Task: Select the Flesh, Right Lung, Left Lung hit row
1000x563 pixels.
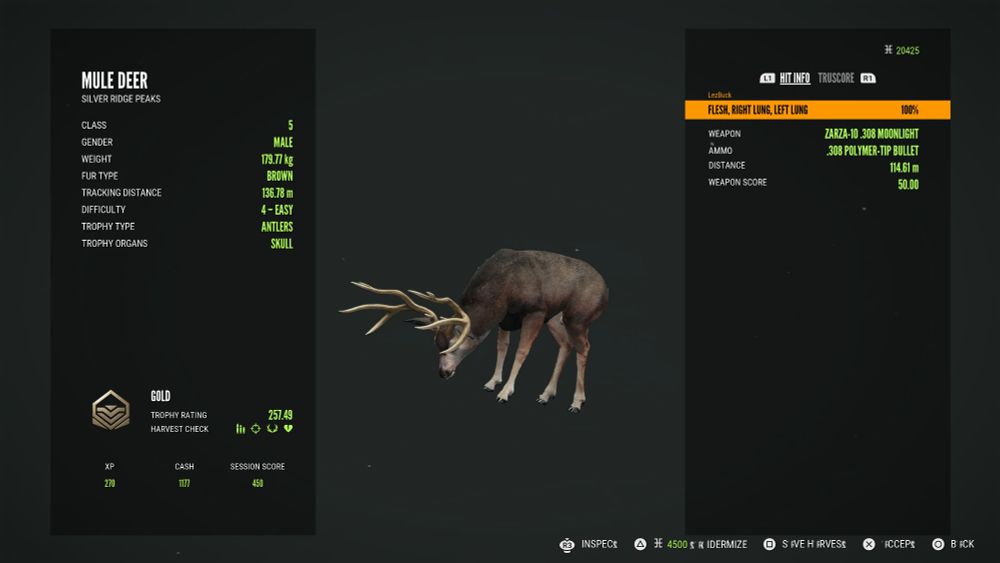Action: (x=817, y=110)
